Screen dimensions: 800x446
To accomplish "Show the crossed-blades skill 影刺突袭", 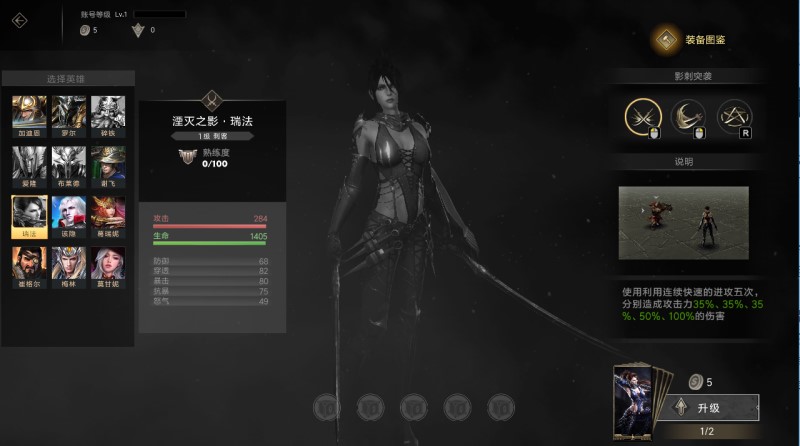I will [643, 116].
